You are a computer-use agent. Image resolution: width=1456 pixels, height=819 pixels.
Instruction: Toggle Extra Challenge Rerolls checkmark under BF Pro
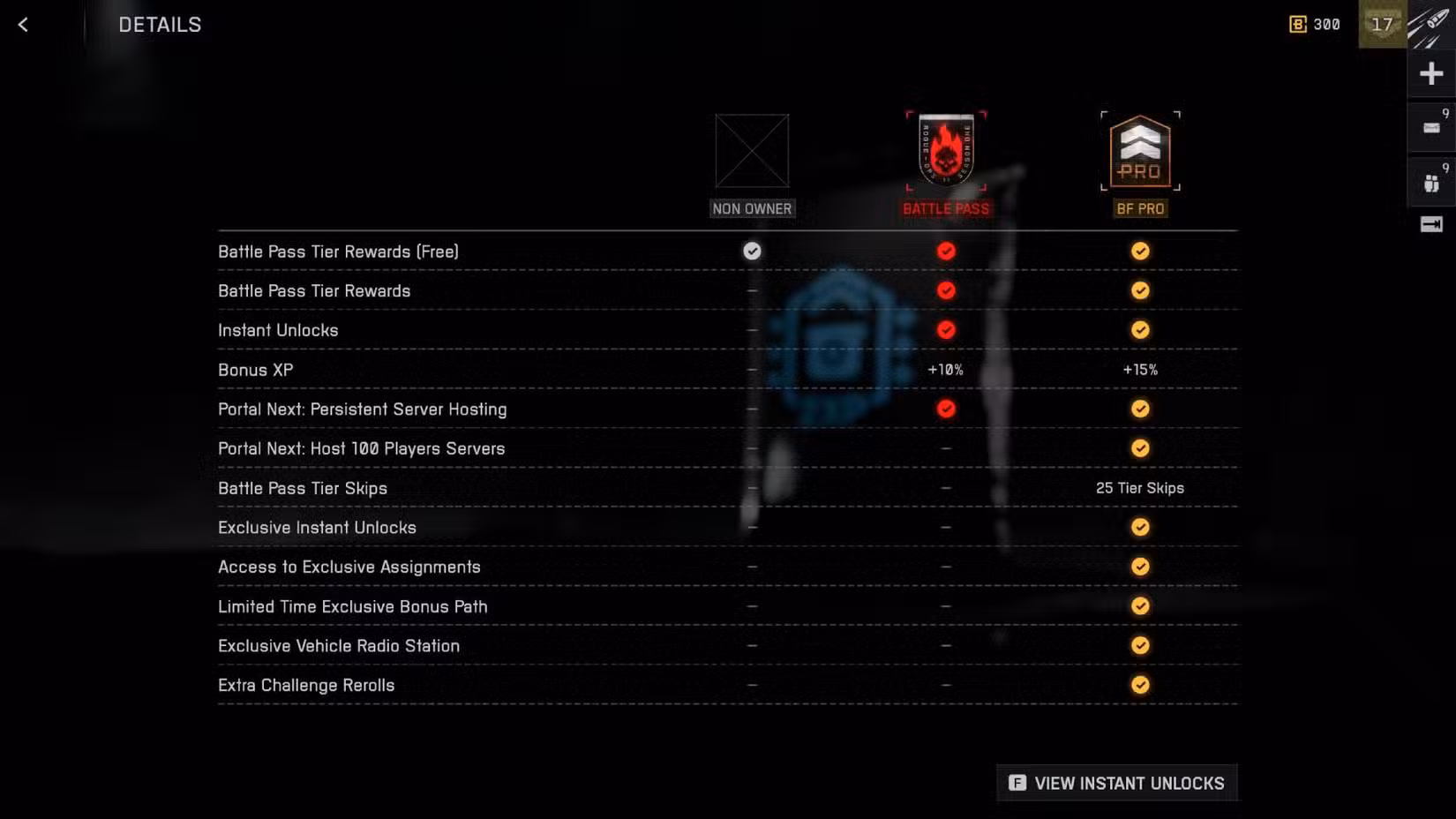[1139, 685]
